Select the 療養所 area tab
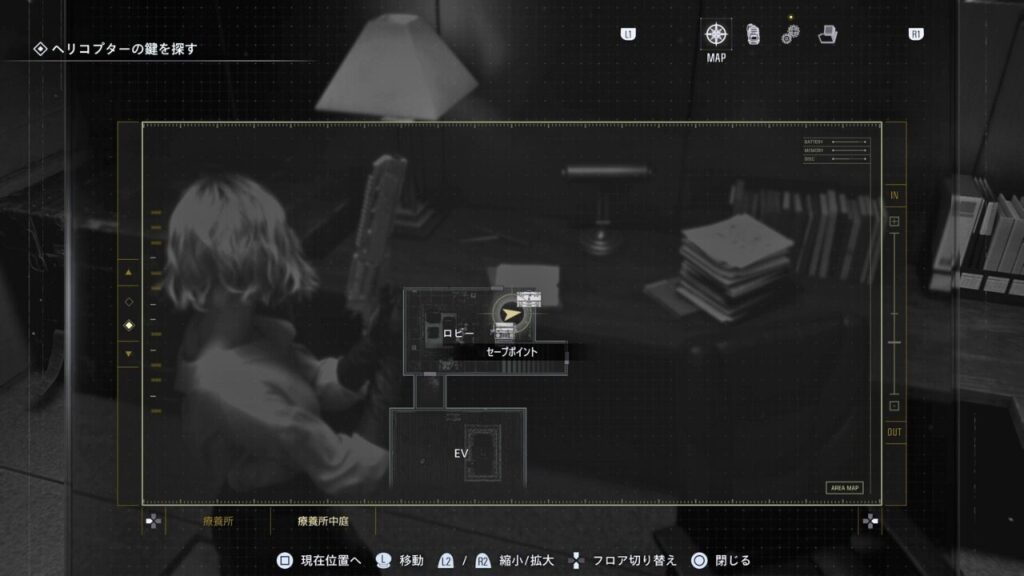Screen dimensions: 1024x576 tap(217, 521)
